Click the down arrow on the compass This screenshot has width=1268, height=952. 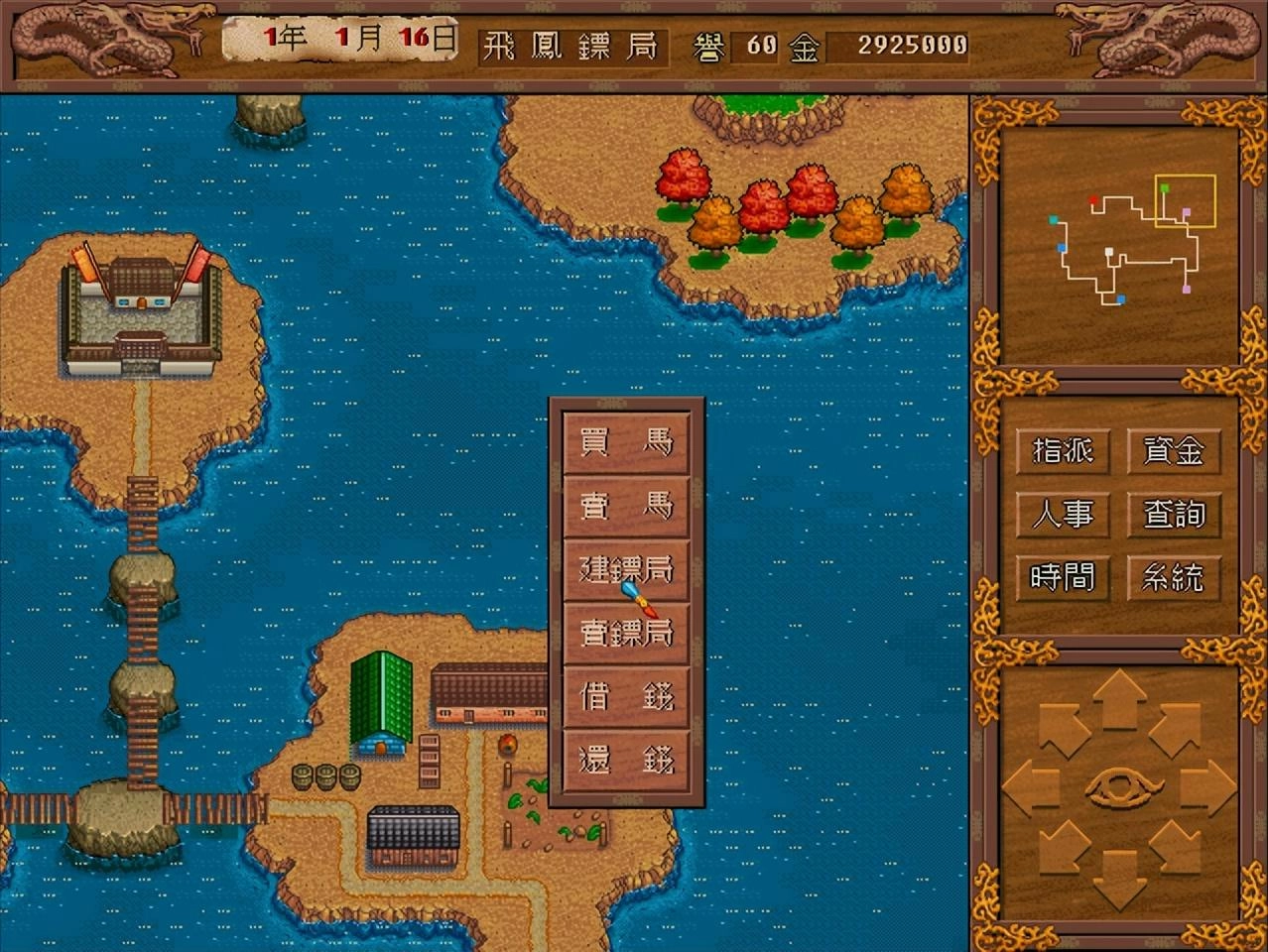pos(1119,881)
